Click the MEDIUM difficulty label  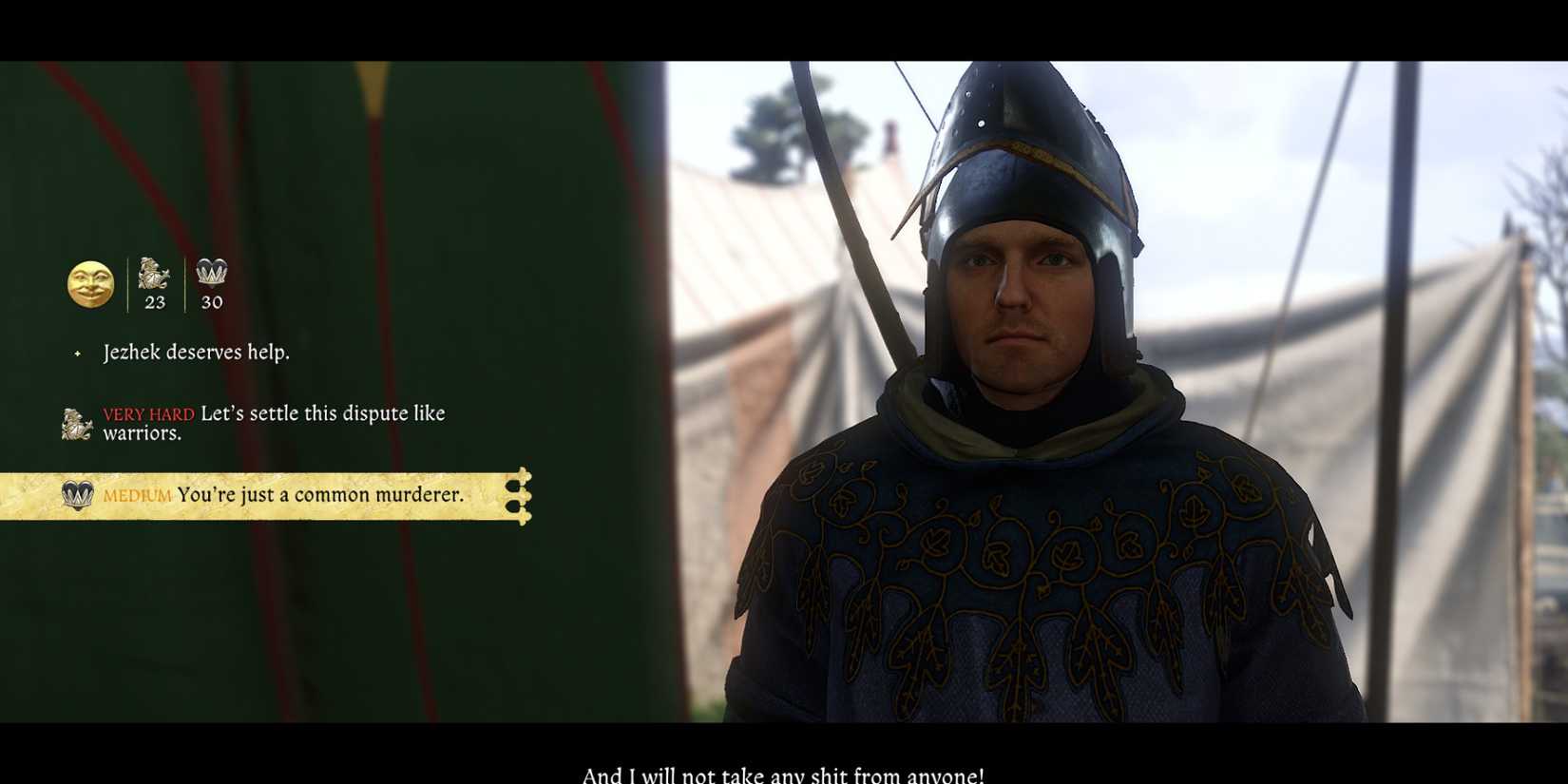138,495
